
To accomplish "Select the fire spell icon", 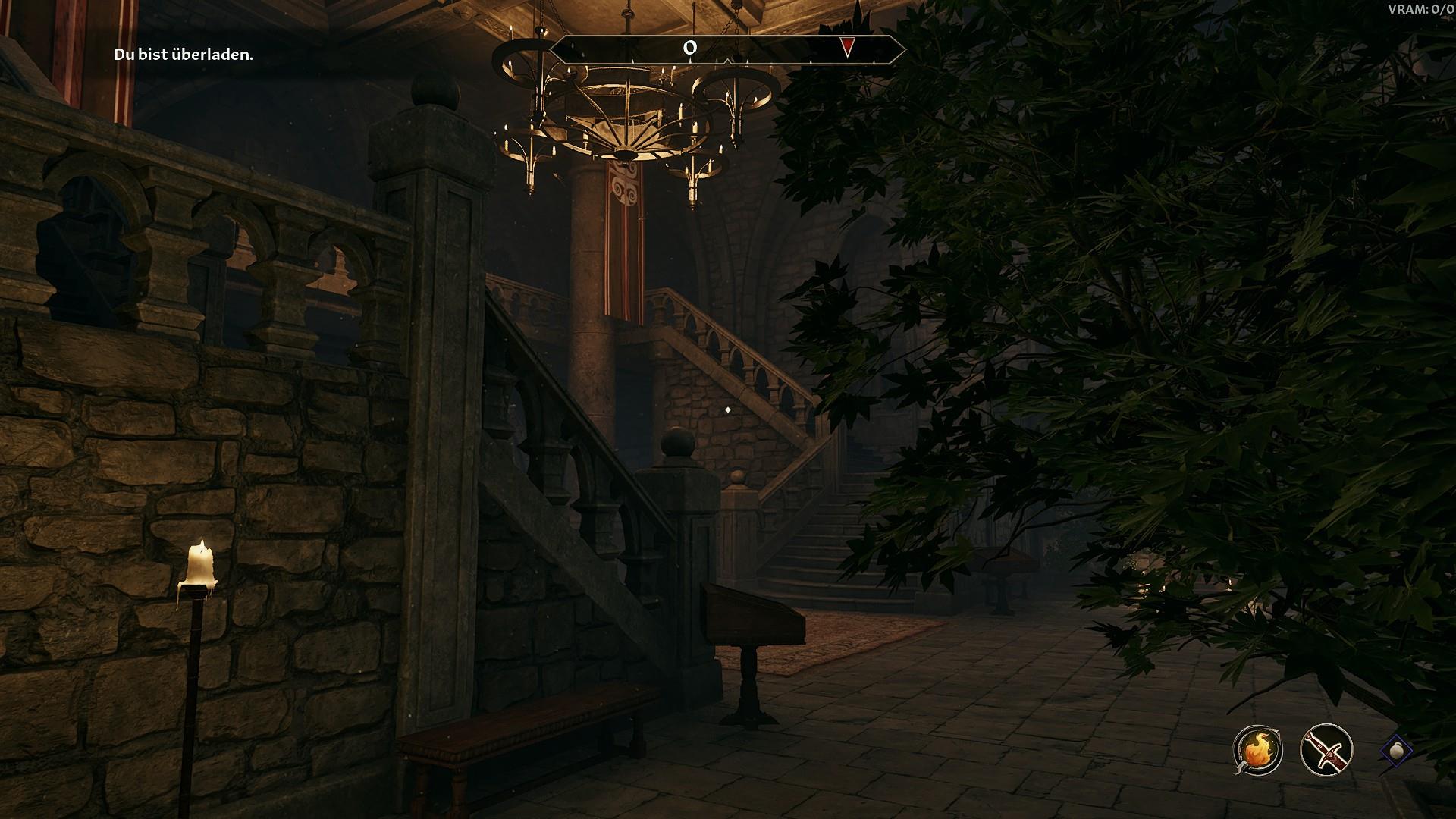I will 1257,751.
